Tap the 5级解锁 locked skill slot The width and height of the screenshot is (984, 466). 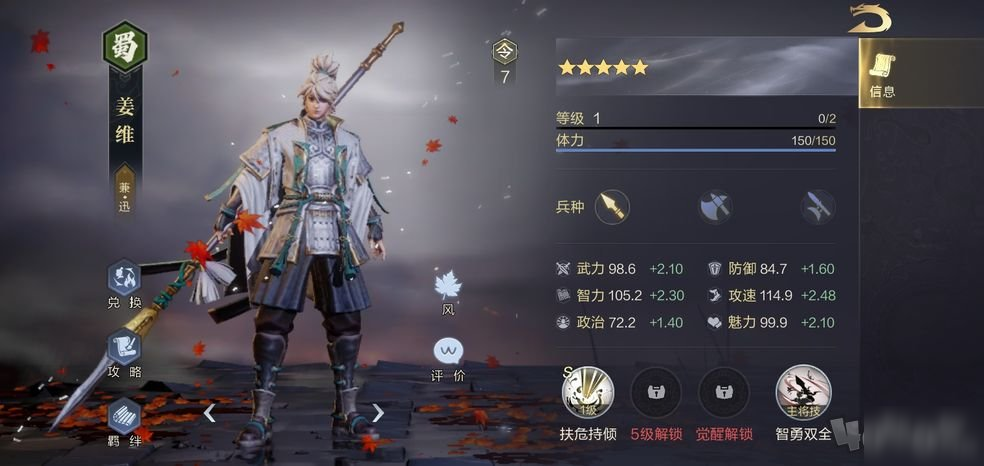656,392
